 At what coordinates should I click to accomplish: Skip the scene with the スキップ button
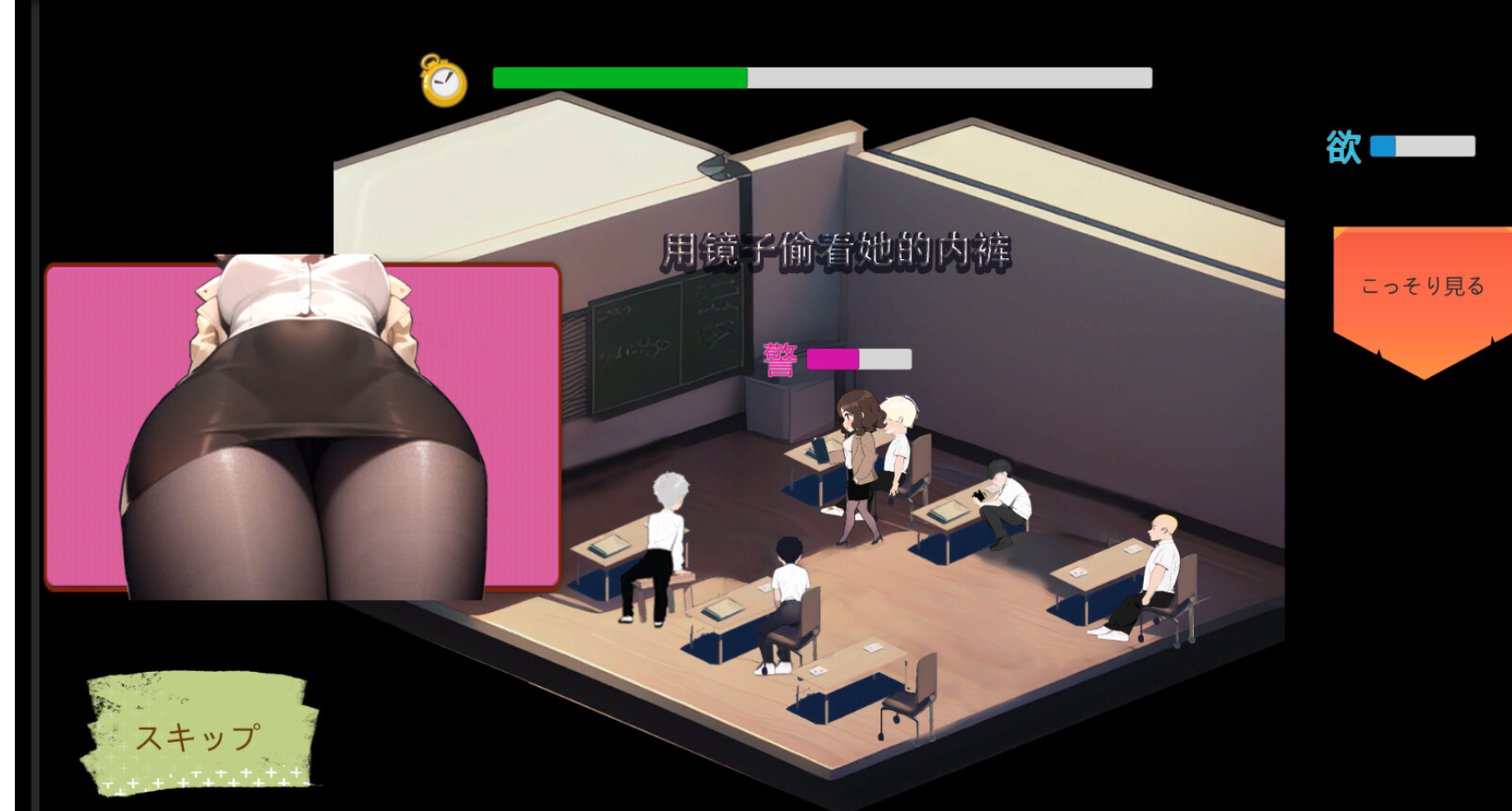click(x=199, y=737)
